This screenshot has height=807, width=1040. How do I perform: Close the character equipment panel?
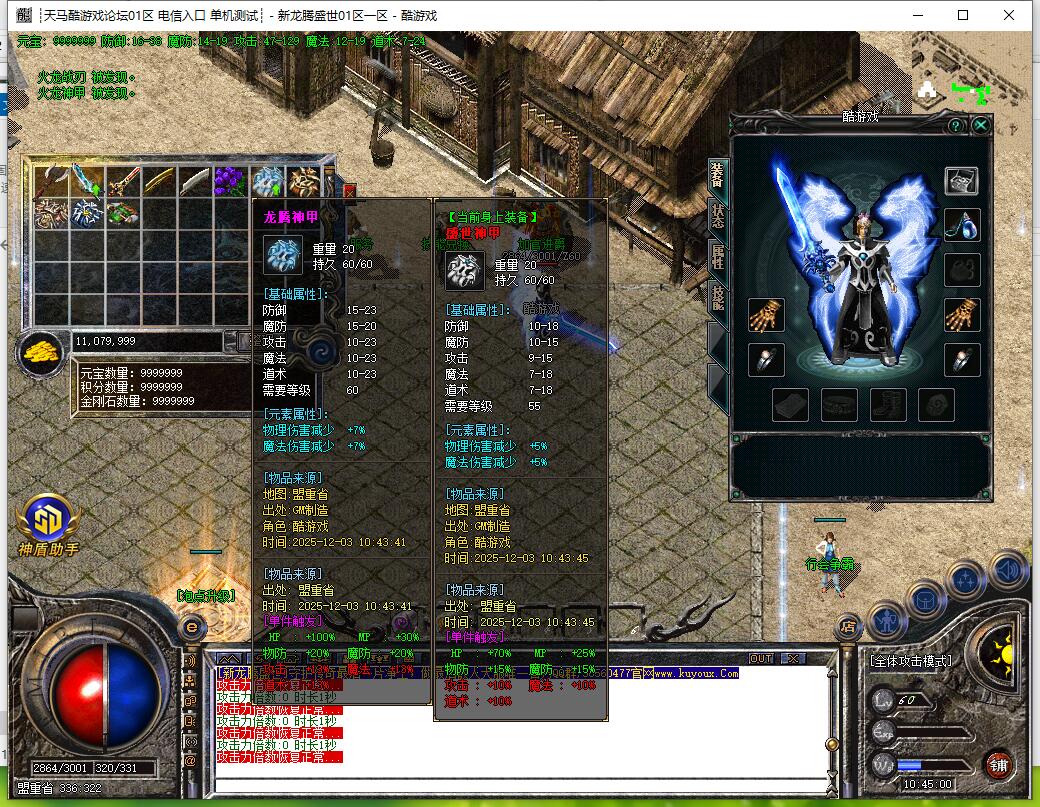pos(981,125)
